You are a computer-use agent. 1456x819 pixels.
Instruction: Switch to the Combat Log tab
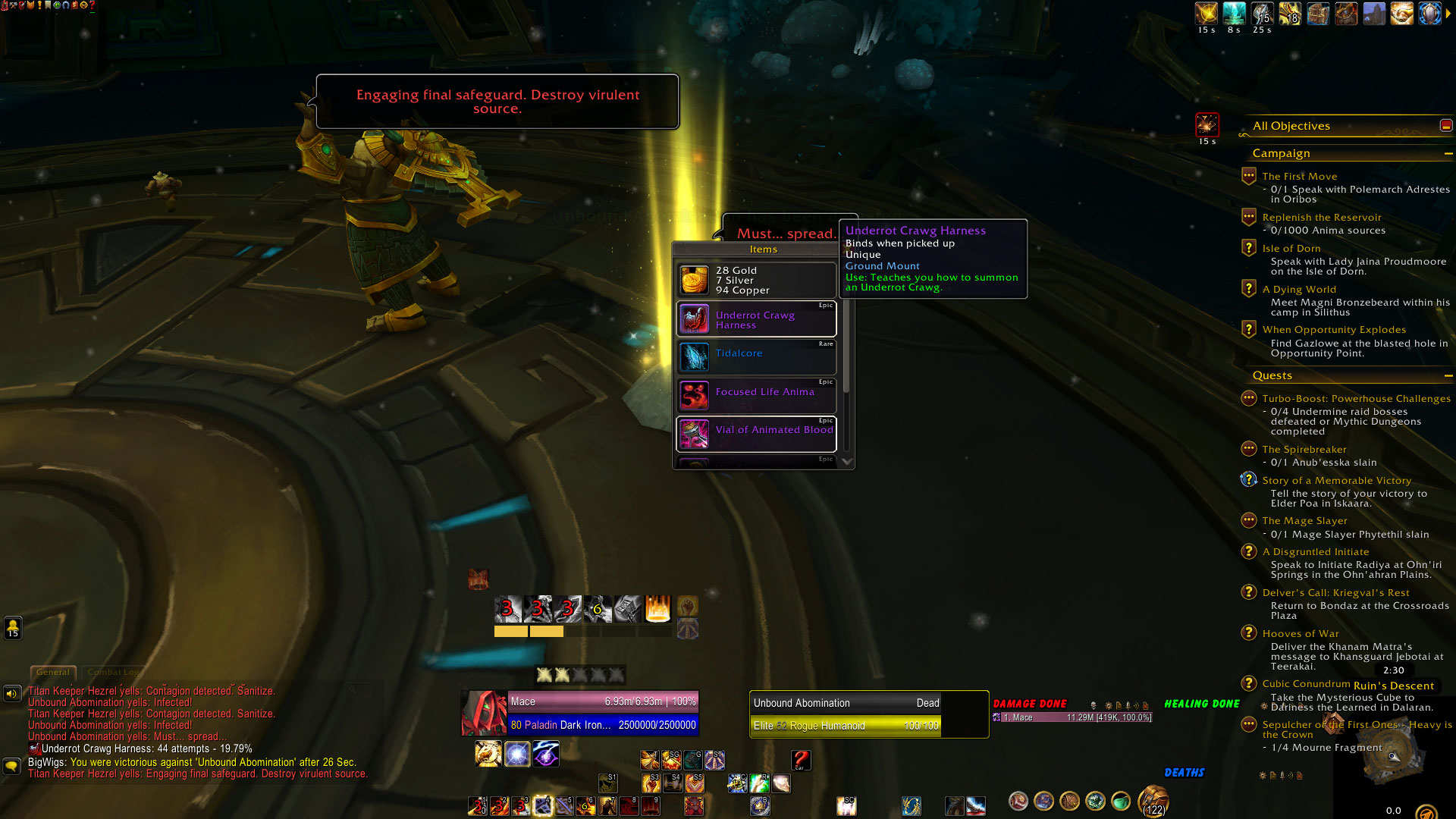pos(114,673)
